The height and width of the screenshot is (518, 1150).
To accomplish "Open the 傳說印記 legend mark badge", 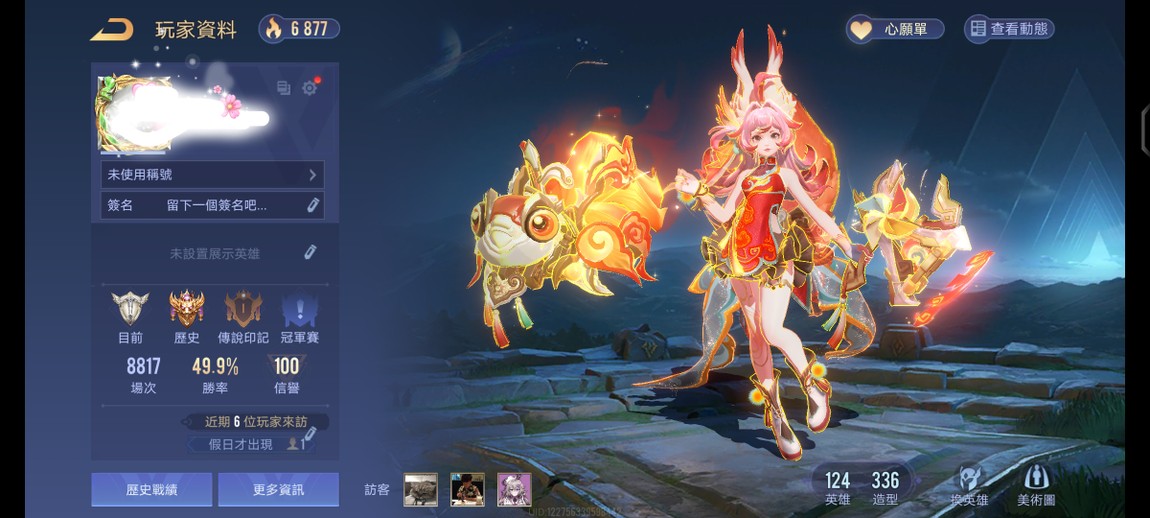I will coord(243,312).
